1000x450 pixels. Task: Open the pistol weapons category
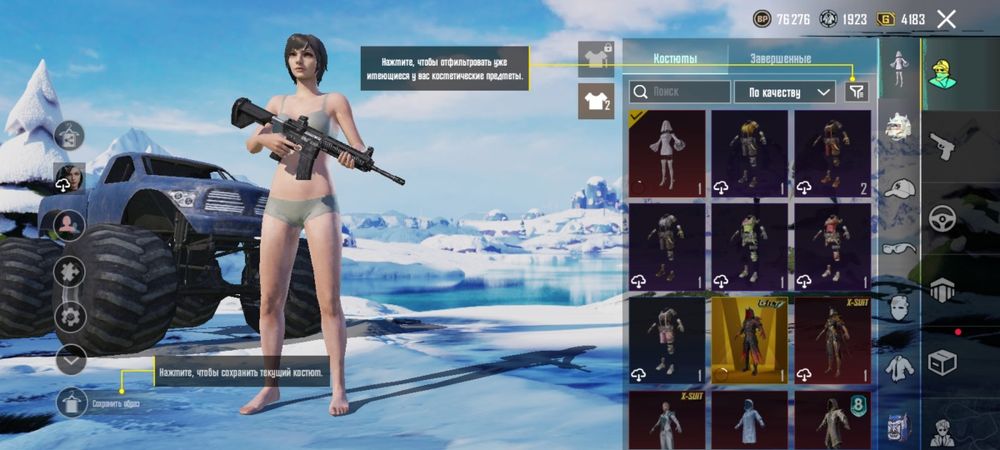click(x=942, y=147)
